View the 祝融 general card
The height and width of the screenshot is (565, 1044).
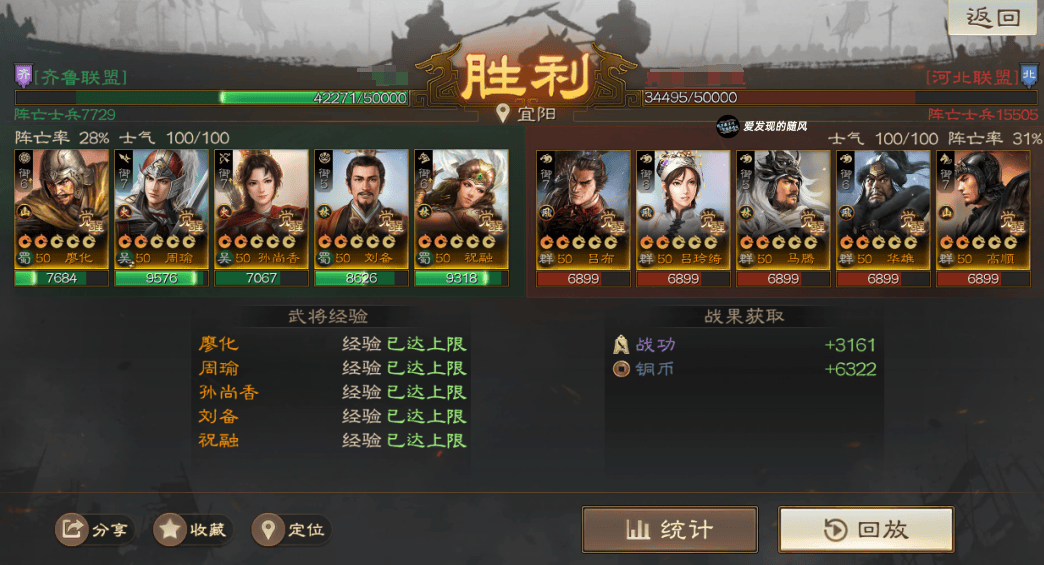coord(461,209)
